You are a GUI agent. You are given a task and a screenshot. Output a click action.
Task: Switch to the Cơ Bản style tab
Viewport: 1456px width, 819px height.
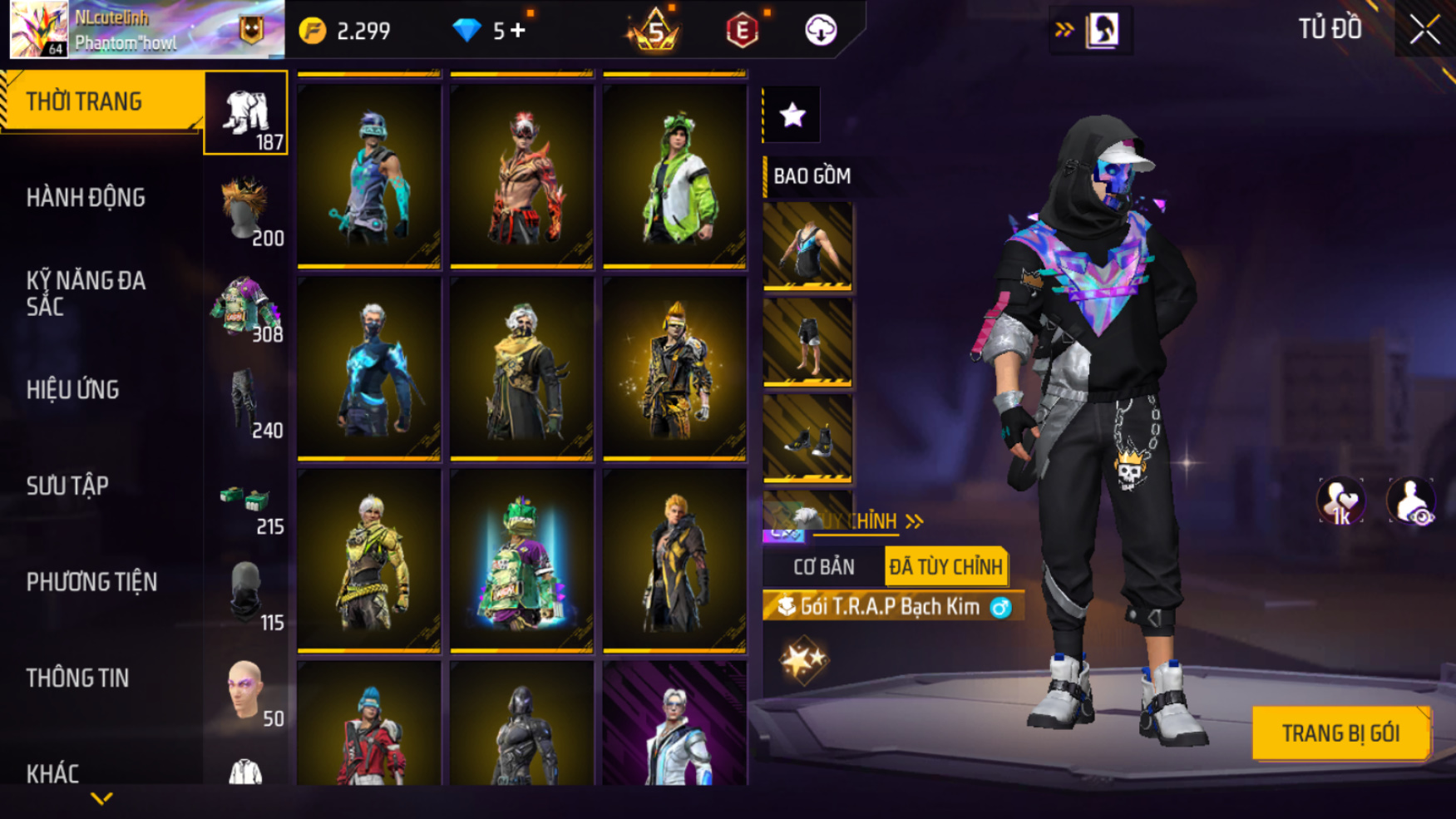[x=823, y=567]
